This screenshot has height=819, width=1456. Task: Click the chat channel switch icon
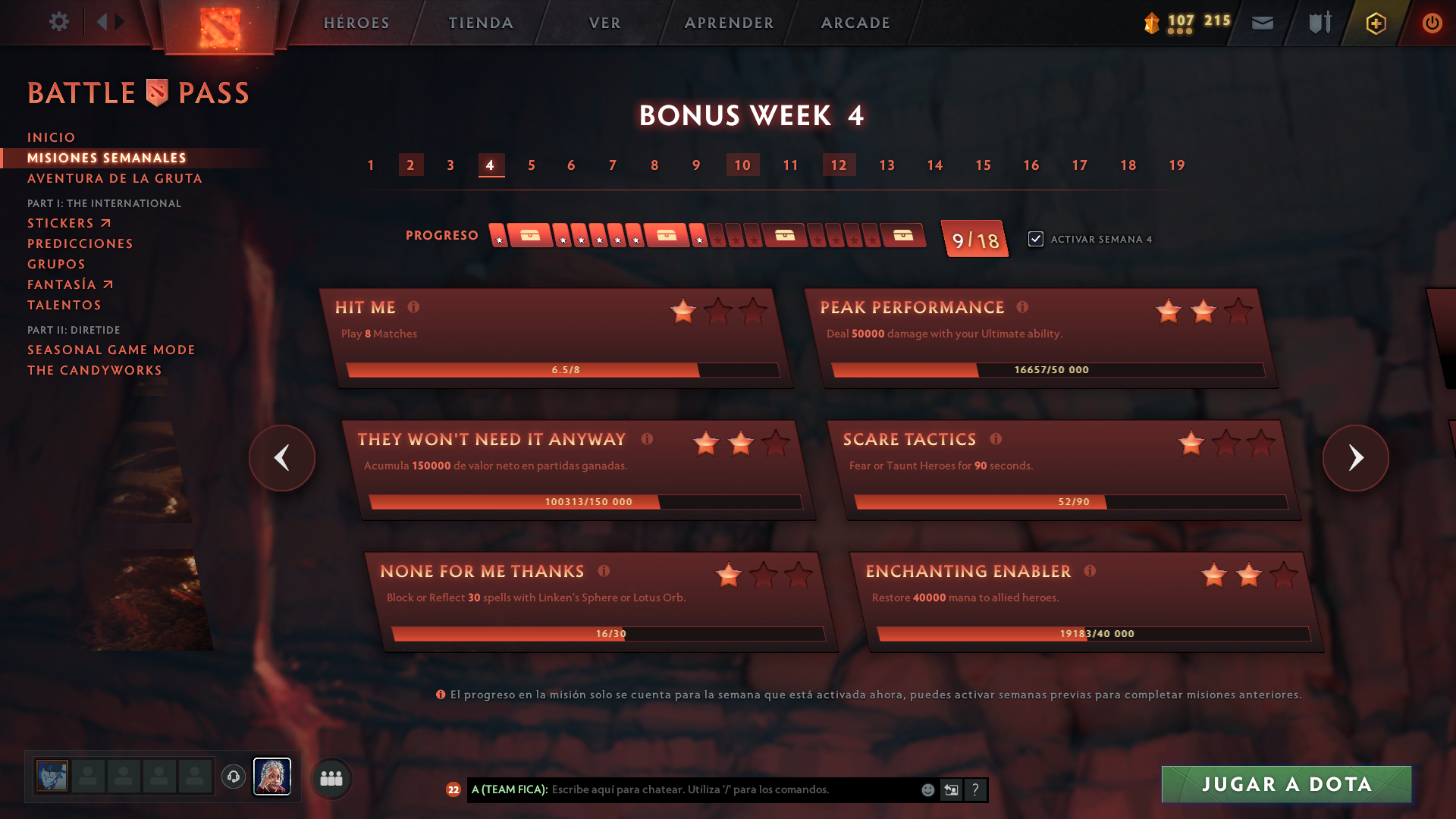point(951,789)
